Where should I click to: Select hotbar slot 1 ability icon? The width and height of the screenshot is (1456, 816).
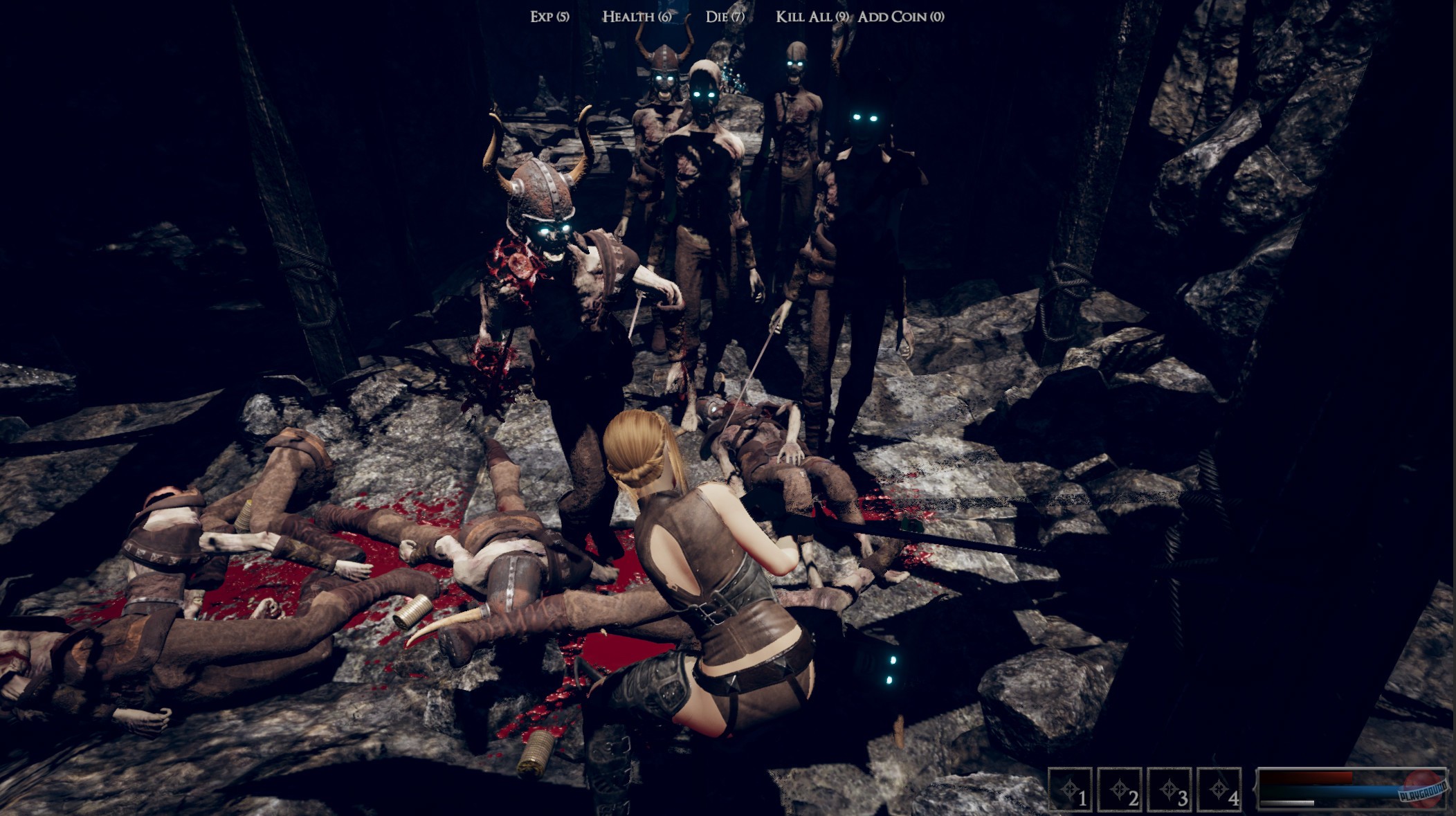[1071, 789]
